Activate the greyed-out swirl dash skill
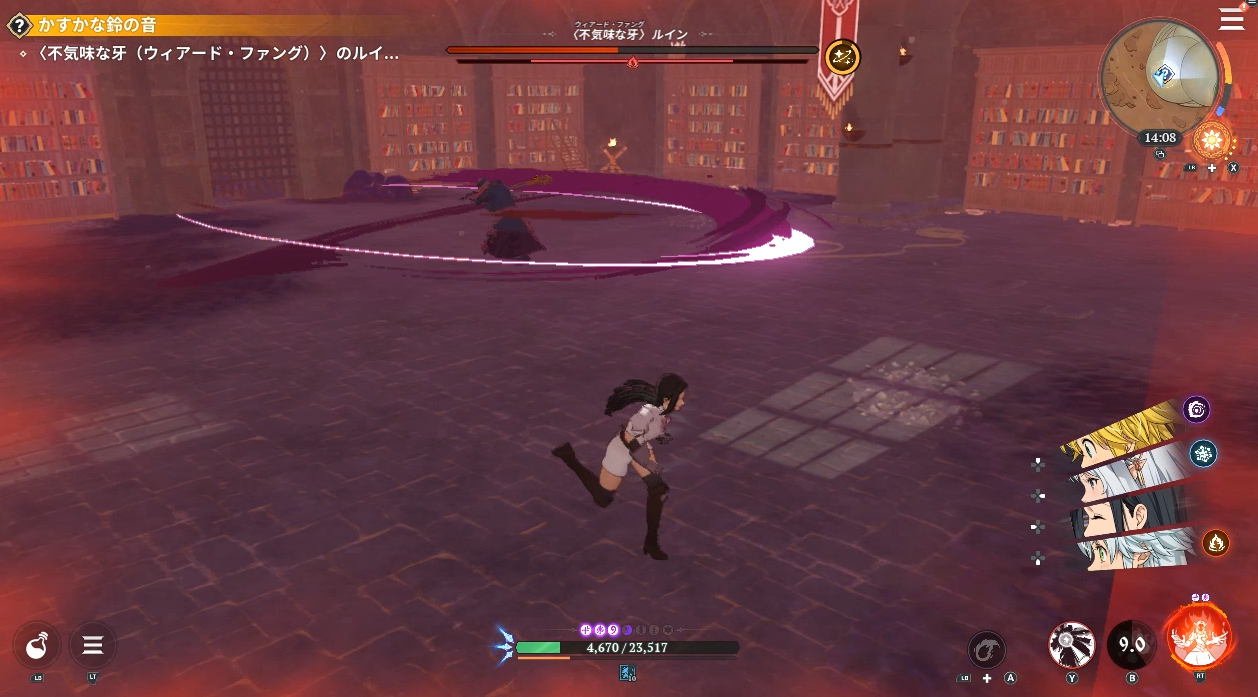Viewport: 1258px width, 697px height. (x=987, y=648)
